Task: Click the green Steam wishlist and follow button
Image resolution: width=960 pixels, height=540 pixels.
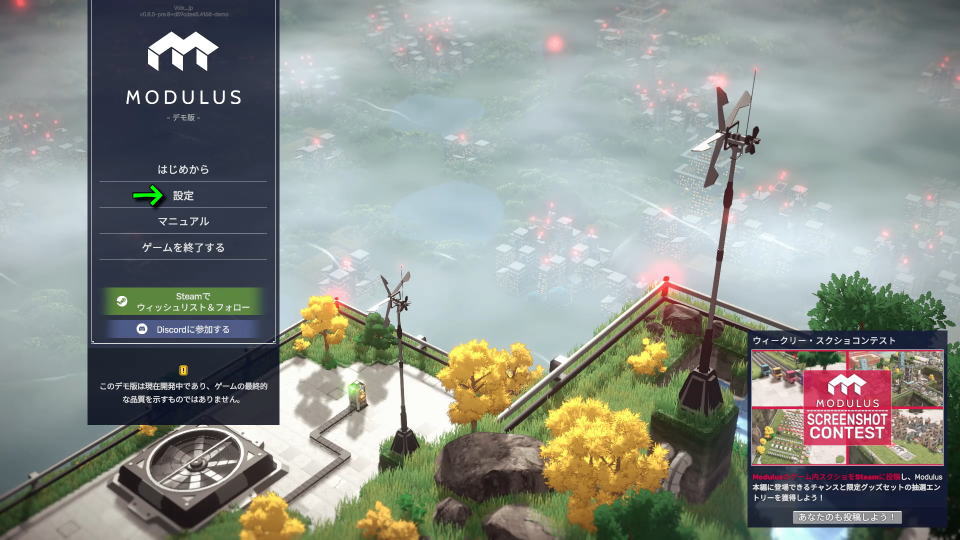Action: point(183,301)
